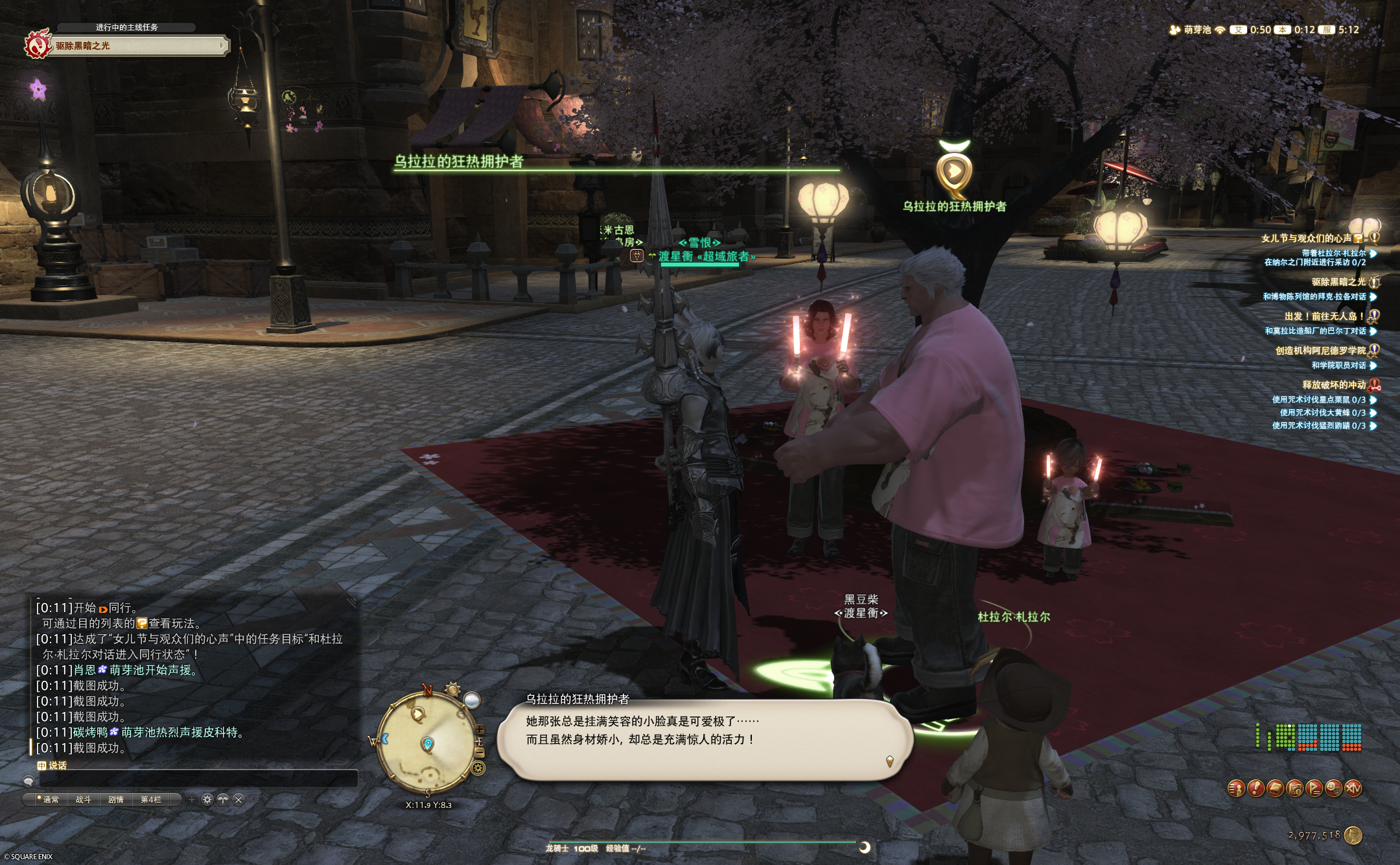Click the chat text input field
Screen dimensions: 1400x865
point(194,779)
